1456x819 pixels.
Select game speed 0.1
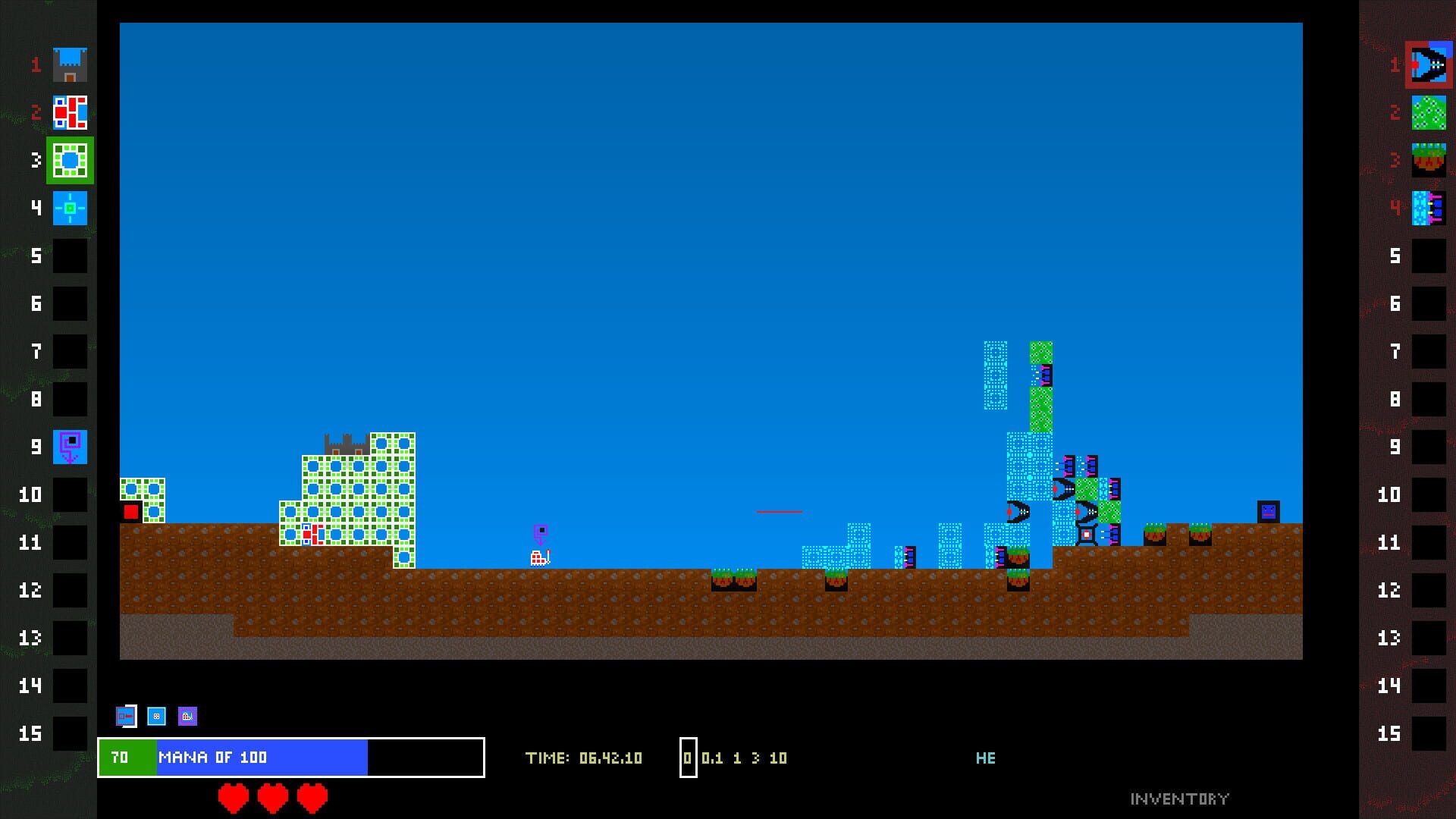pos(711,758)
